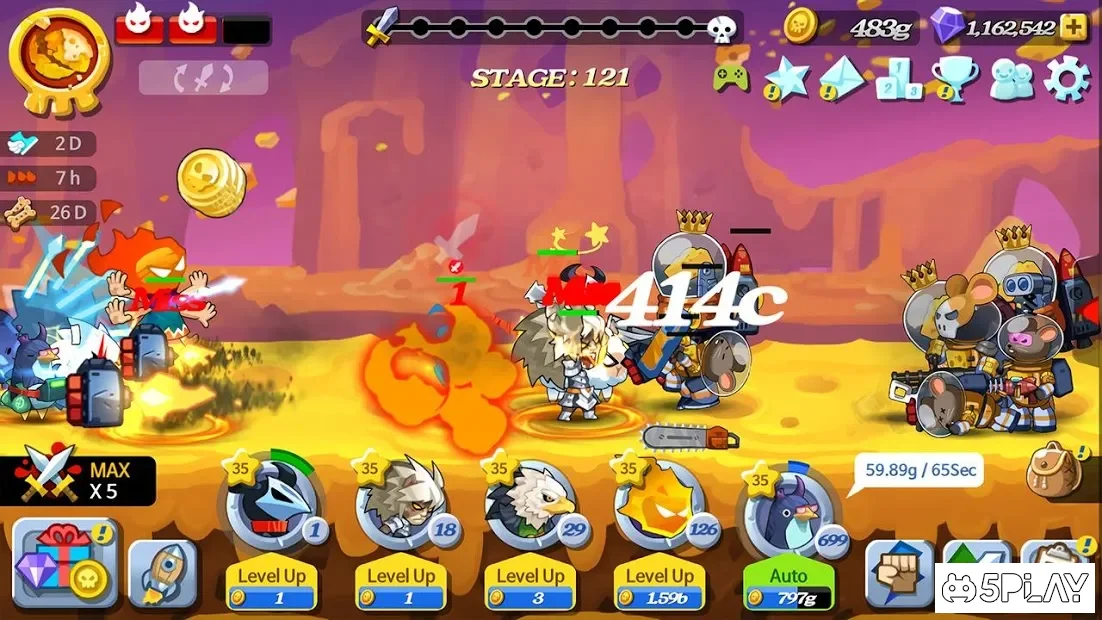1102x620 pixels.
Task: Open the backpack inventory
Action: pyautogui.click(x=1056, y=470)
